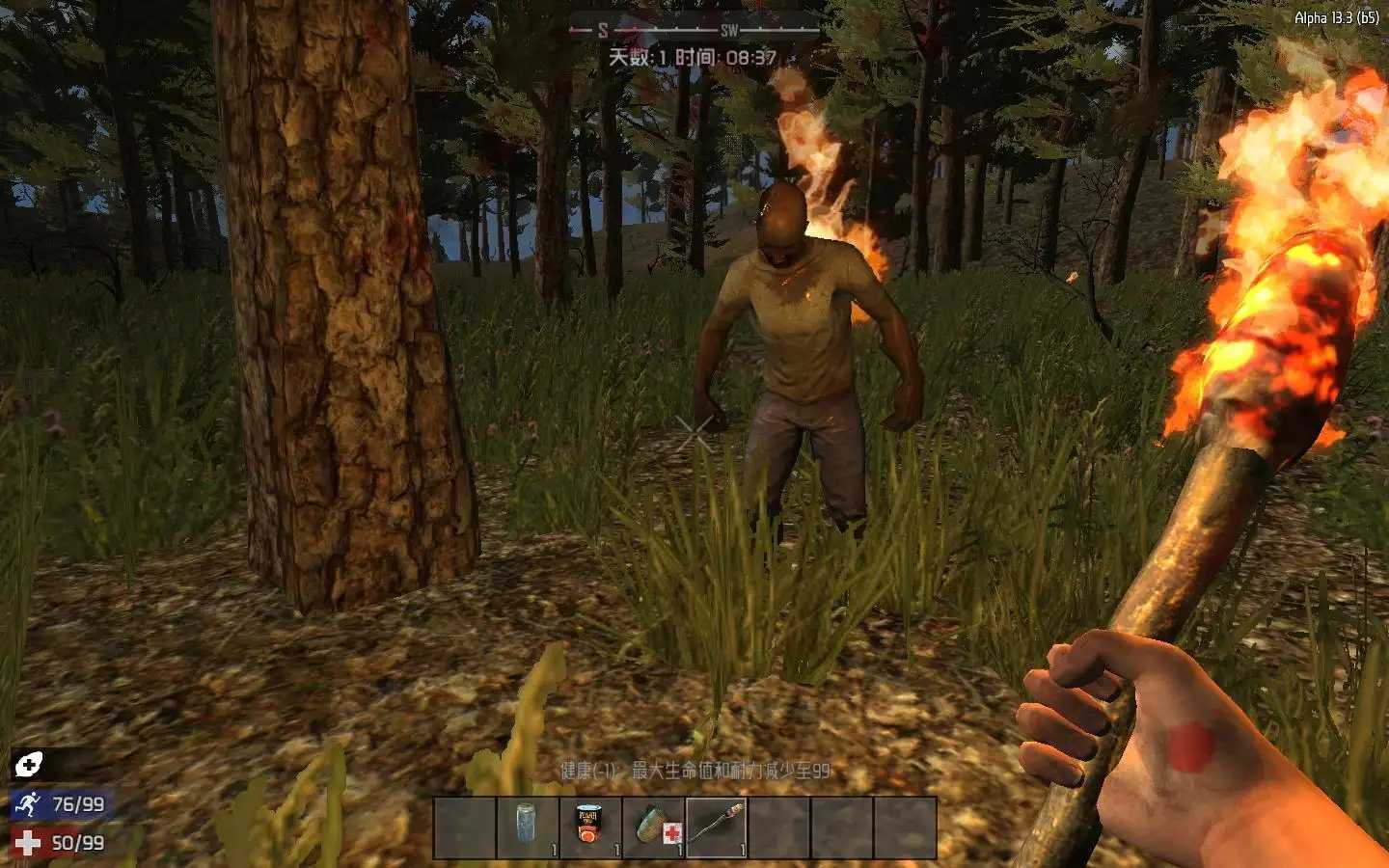
Task: Select the first aid bandage slot
Action: [x=653, y=827]
